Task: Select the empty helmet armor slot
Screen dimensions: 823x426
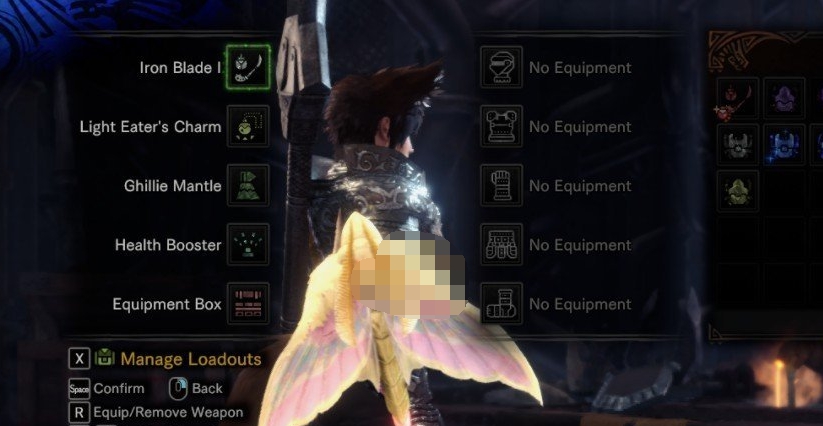Action: 501,68
